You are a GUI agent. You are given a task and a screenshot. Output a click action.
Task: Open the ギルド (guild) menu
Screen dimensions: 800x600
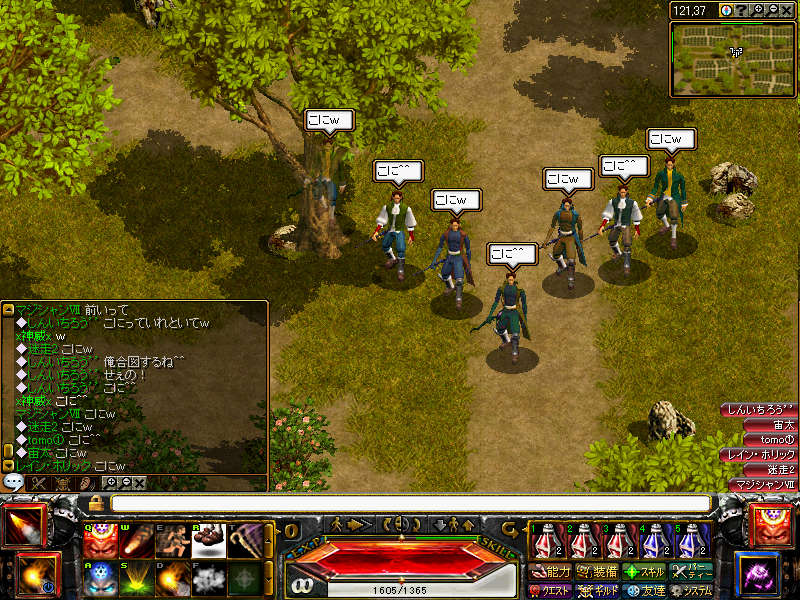tap(597, 591)
